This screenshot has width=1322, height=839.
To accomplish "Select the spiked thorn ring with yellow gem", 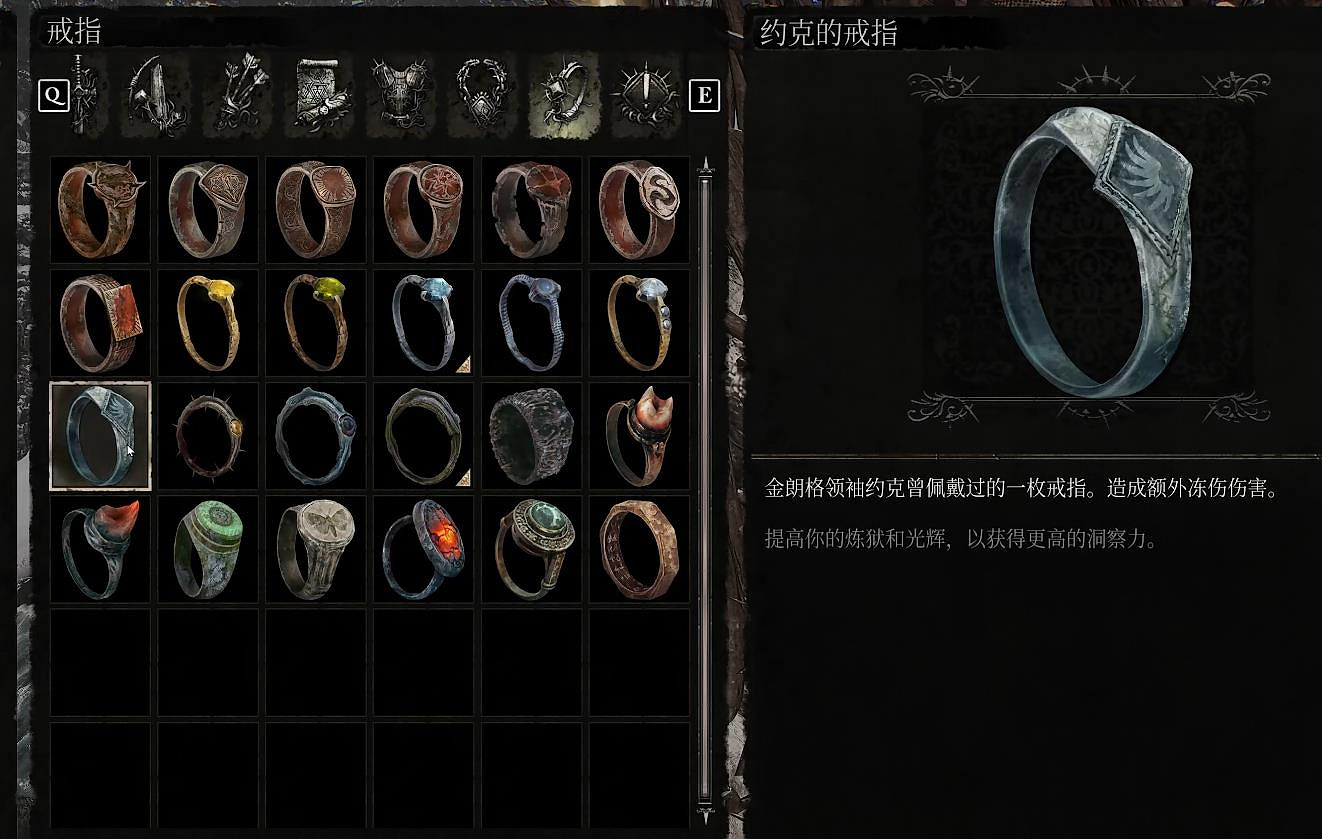I will (x=207, y=435).
